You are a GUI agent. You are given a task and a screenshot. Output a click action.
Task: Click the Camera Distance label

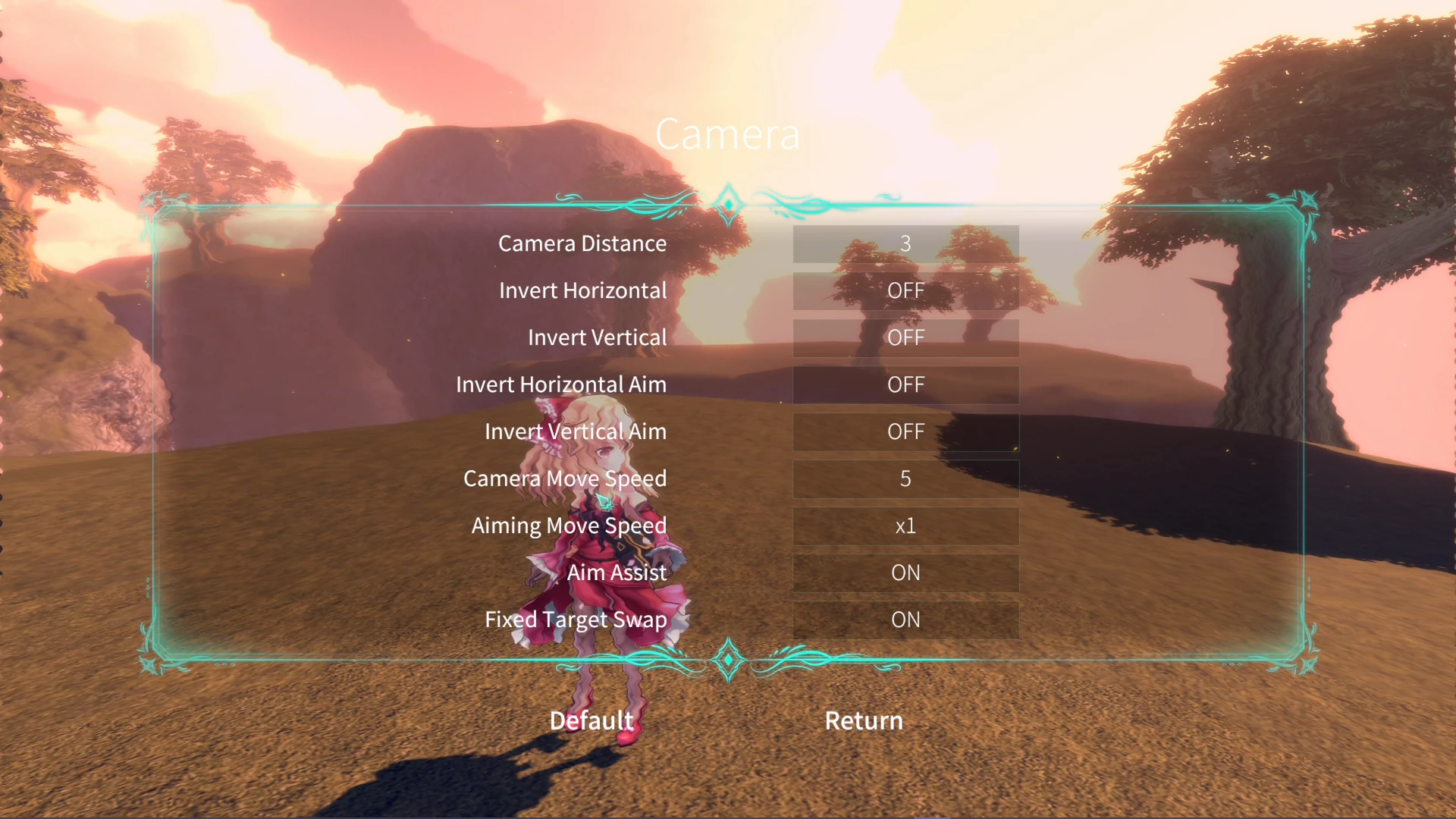click(582, 243)
